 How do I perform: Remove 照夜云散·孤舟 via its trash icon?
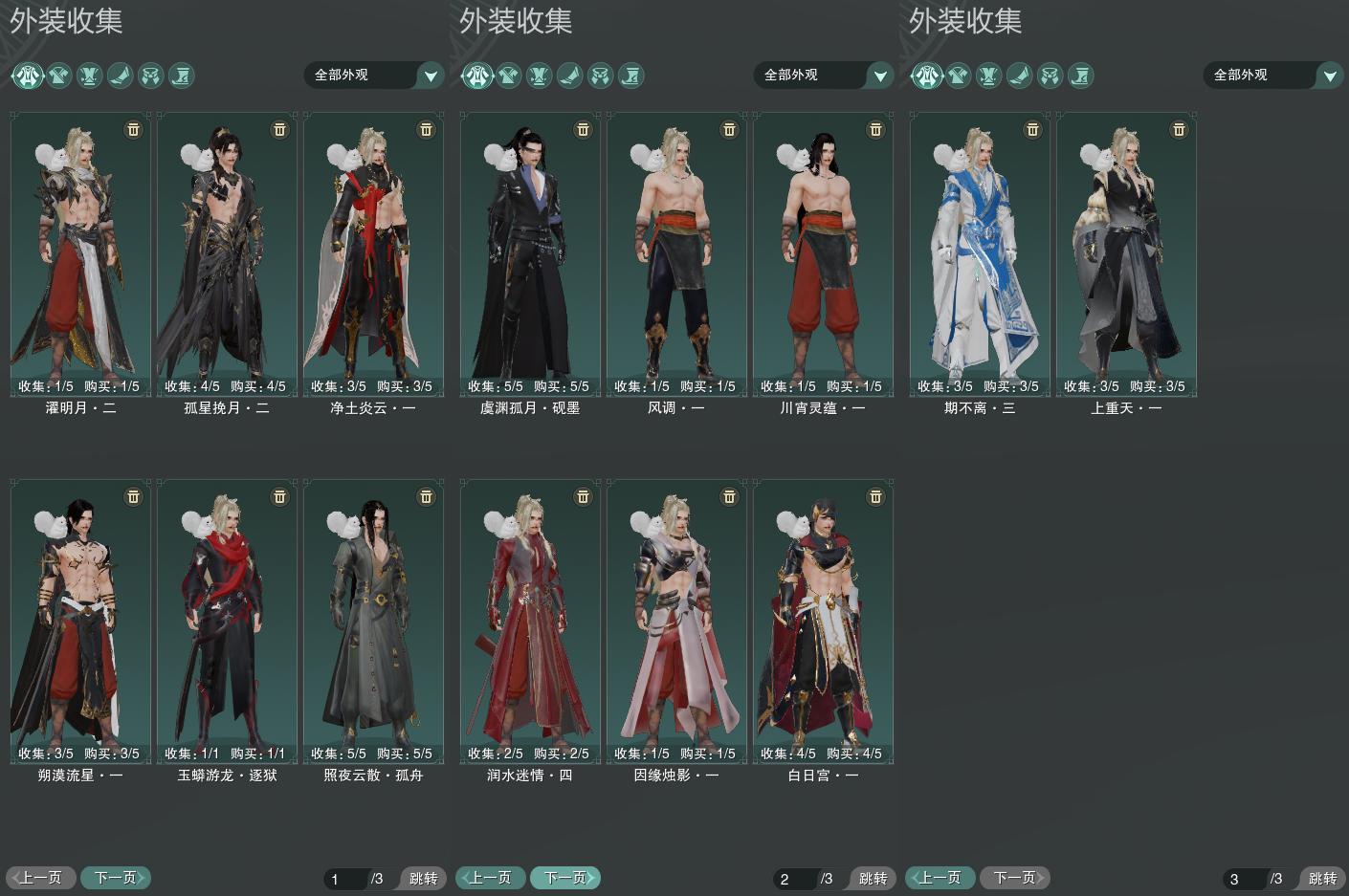426,496
